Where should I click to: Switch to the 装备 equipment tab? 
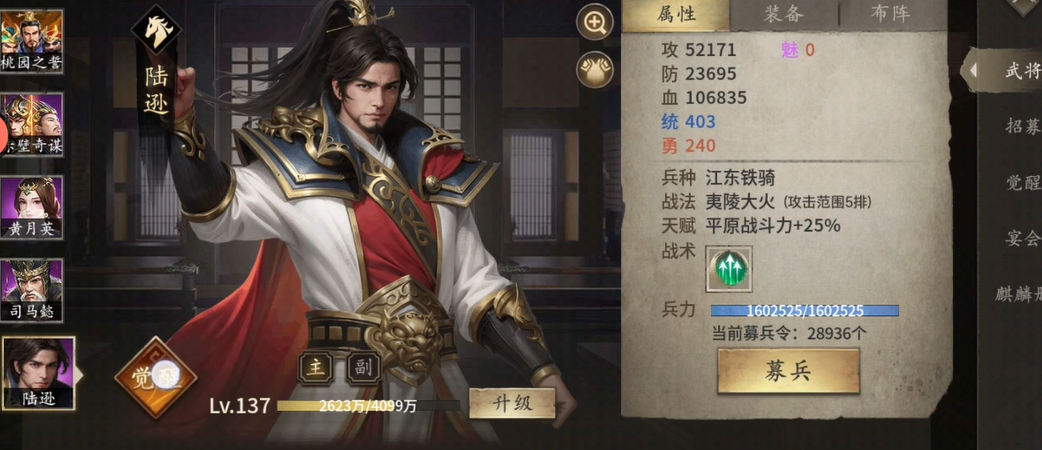click(x=784, y=14)
